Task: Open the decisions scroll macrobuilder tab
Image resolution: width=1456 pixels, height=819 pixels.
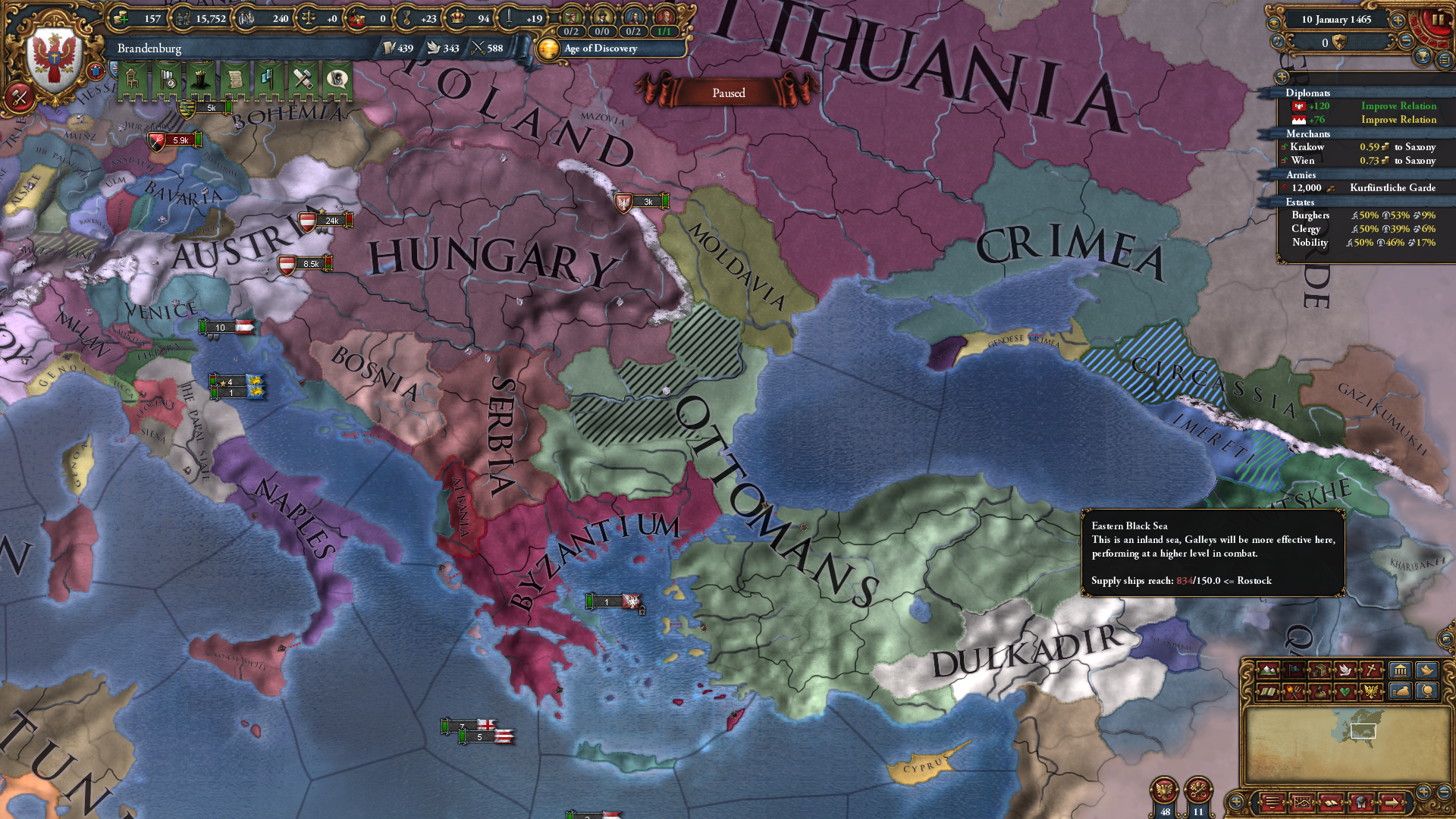Action: 235,80
